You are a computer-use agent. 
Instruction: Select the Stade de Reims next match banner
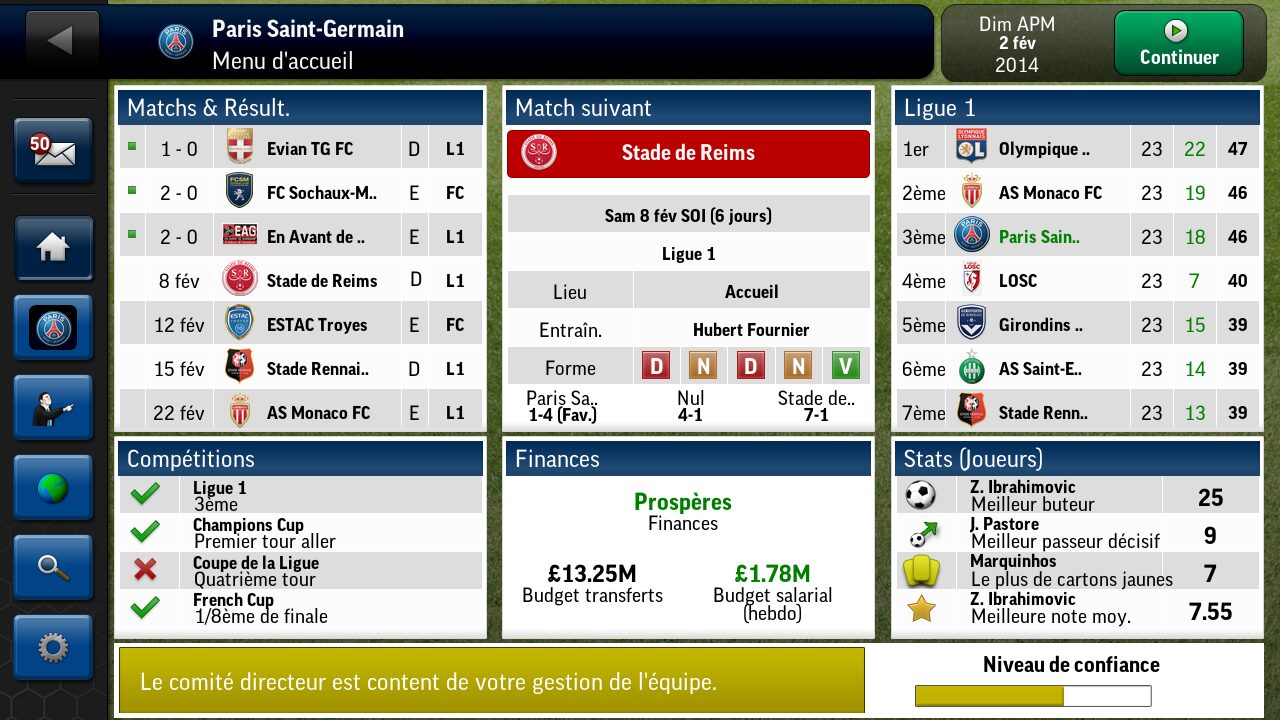[688, 153]
